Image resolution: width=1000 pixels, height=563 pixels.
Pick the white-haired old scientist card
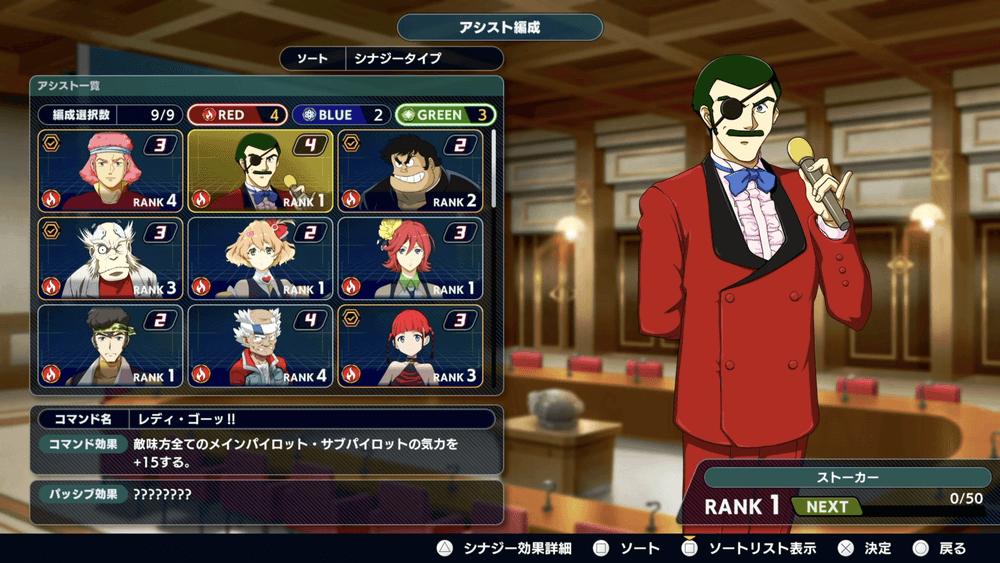click(110, 259)
